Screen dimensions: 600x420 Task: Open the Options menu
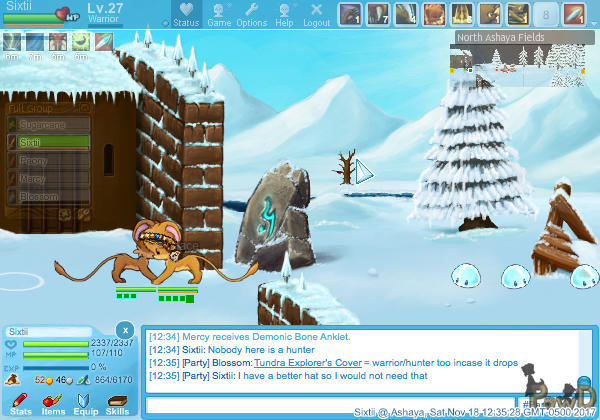click(x=251, y=15)
